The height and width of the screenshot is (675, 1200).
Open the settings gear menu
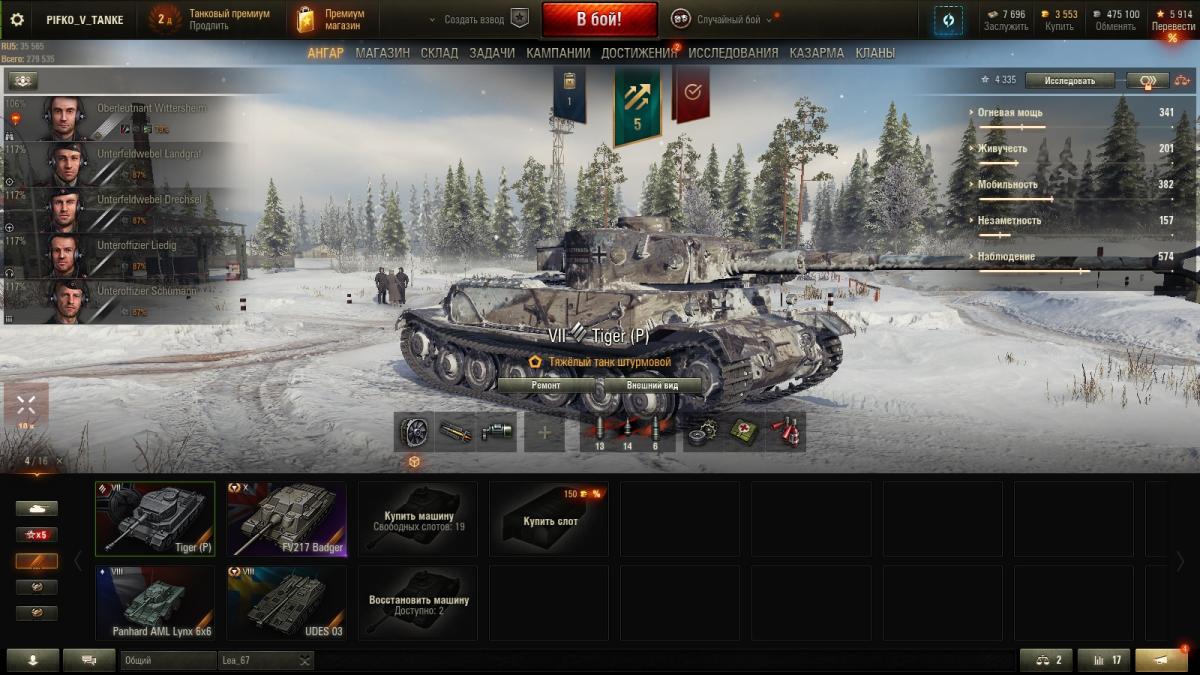click(17, 19)
